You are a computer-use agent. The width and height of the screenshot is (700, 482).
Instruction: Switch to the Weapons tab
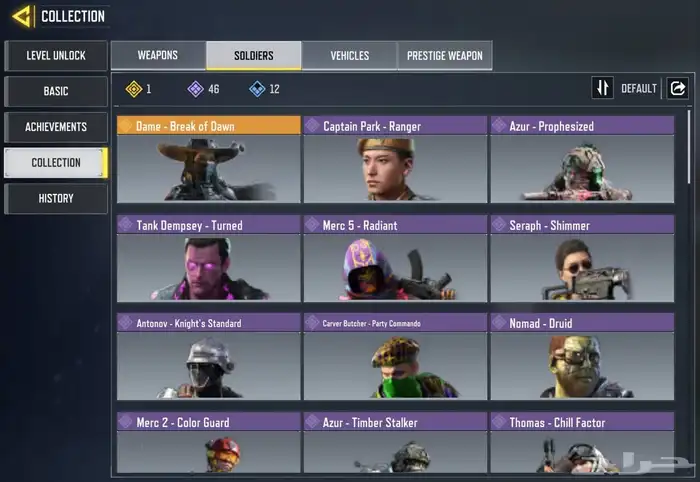point(158,56)
